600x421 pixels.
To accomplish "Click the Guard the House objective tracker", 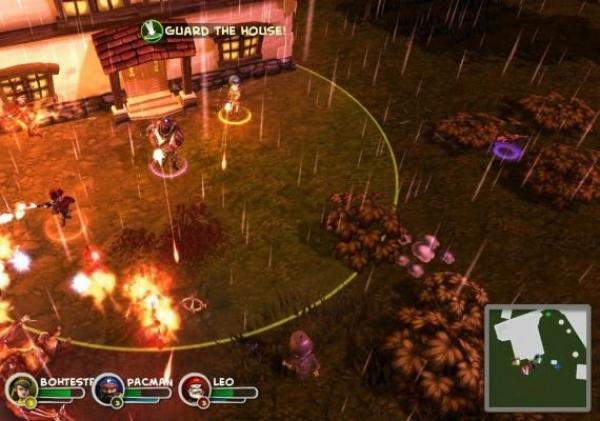I will (214, 31).
